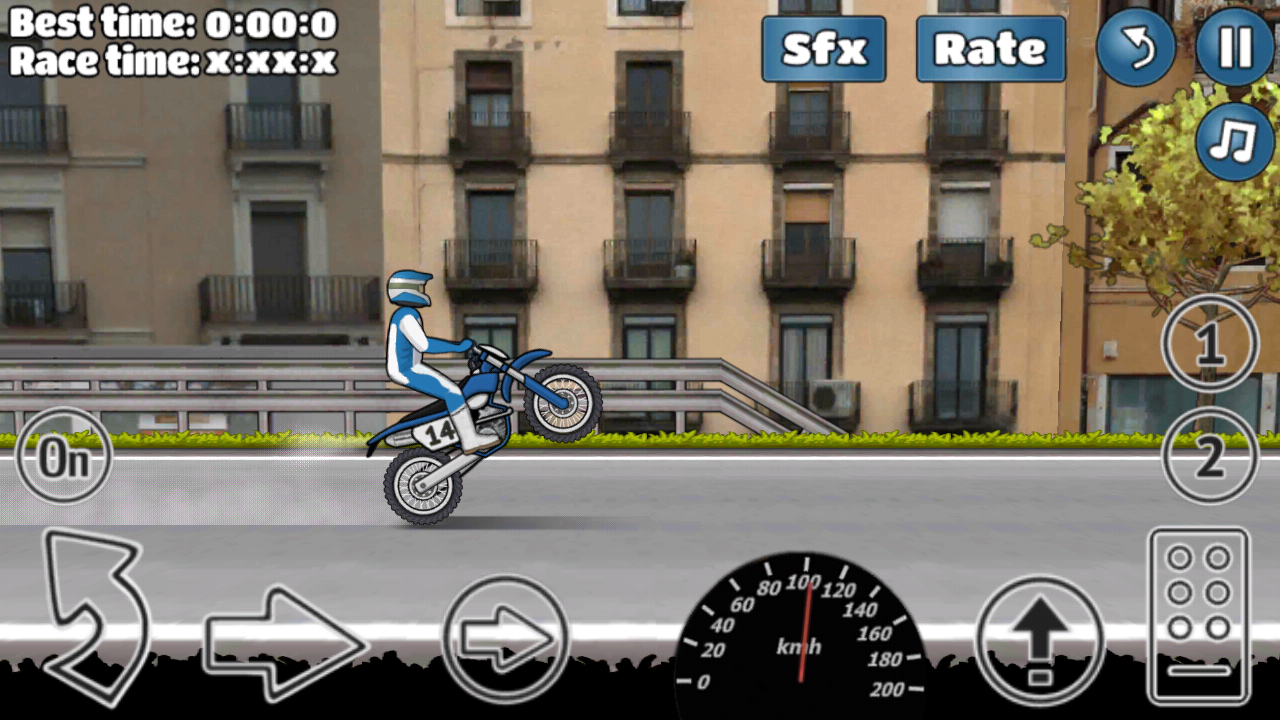
Task: Toggle Sfx sound effects
Action: tap(823, 49)
